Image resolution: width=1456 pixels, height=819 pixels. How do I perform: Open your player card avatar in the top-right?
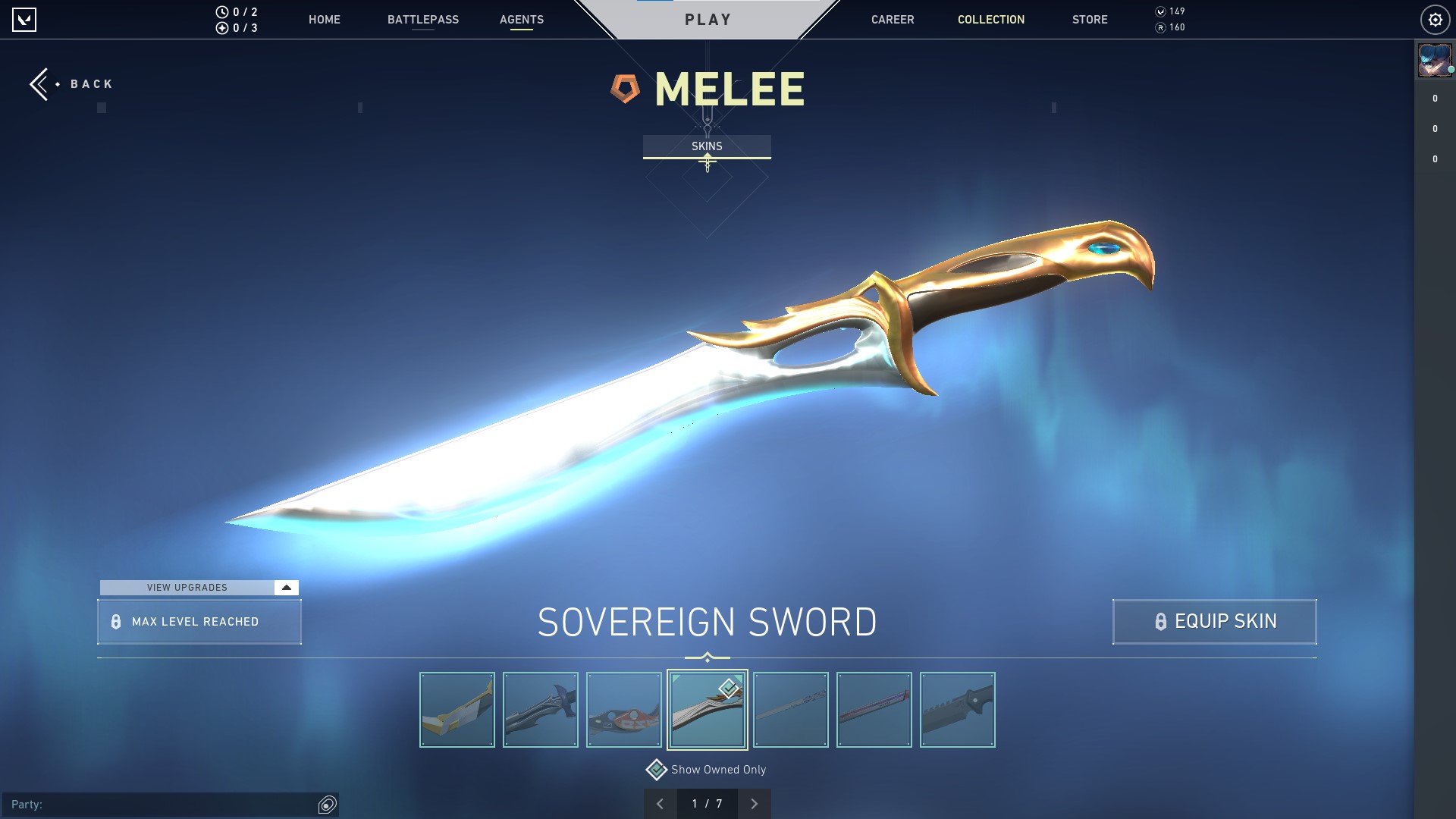tap(1434, 61)
